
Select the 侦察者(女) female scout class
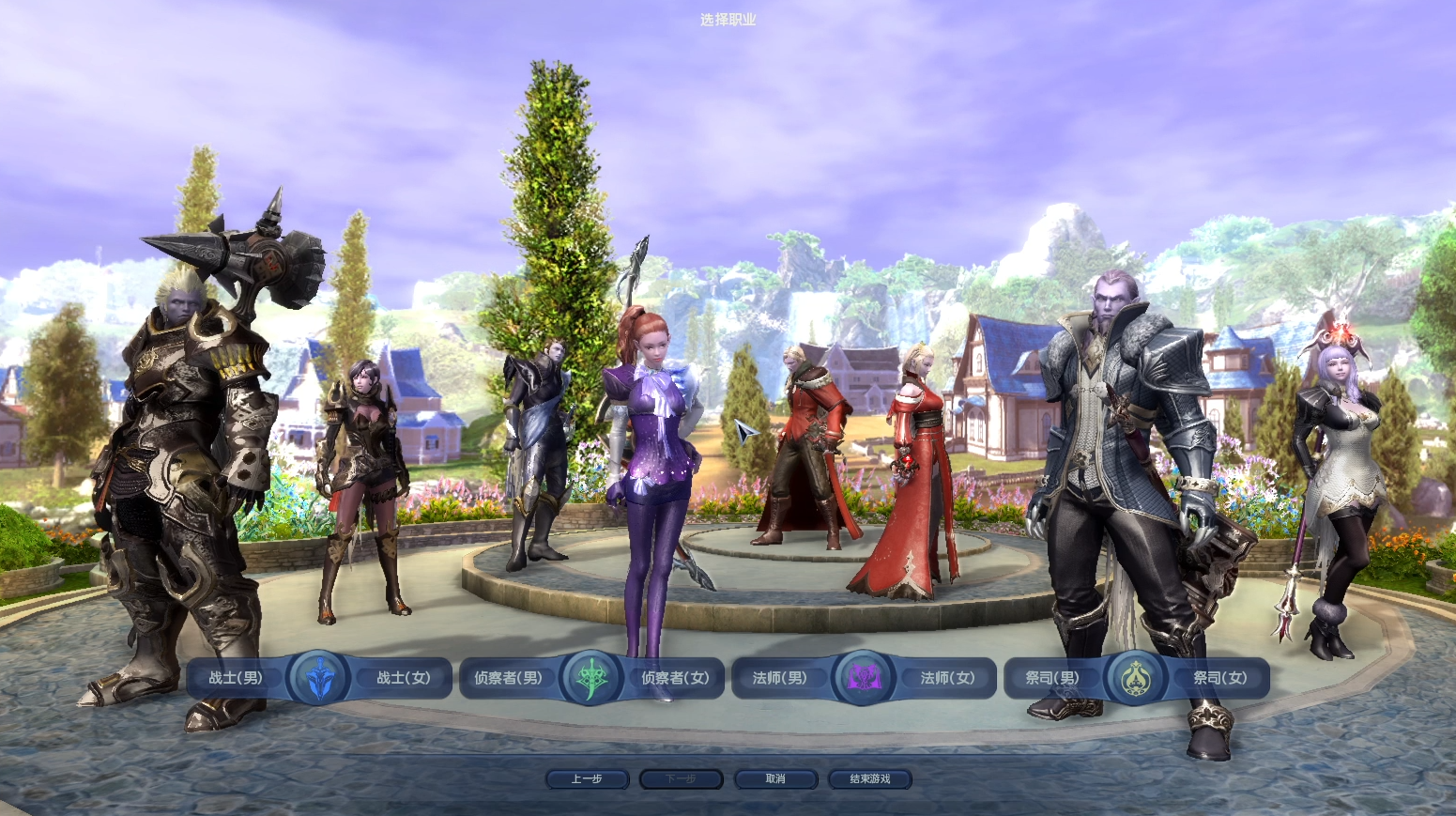point(675,678)
